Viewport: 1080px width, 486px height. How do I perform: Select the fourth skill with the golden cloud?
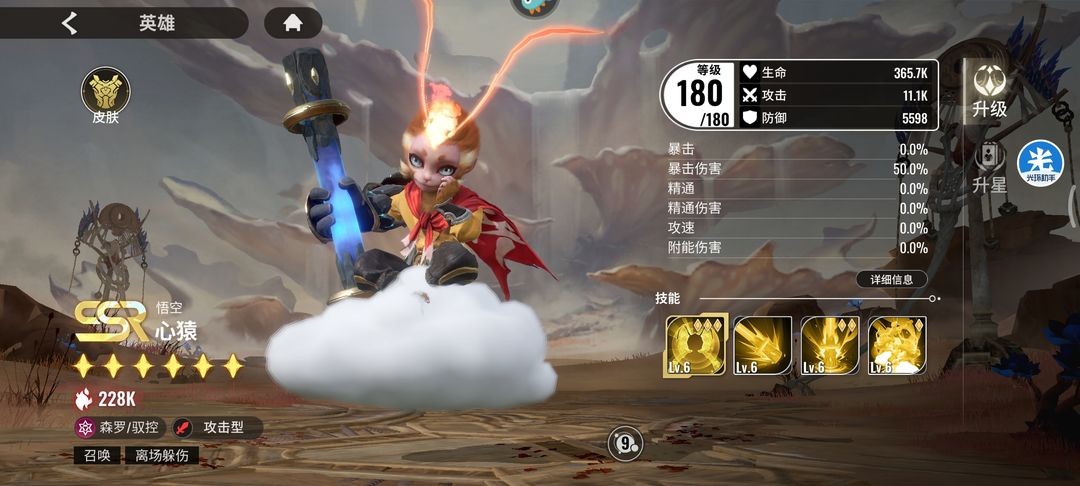pyautogui.click(x=897, y=346)
